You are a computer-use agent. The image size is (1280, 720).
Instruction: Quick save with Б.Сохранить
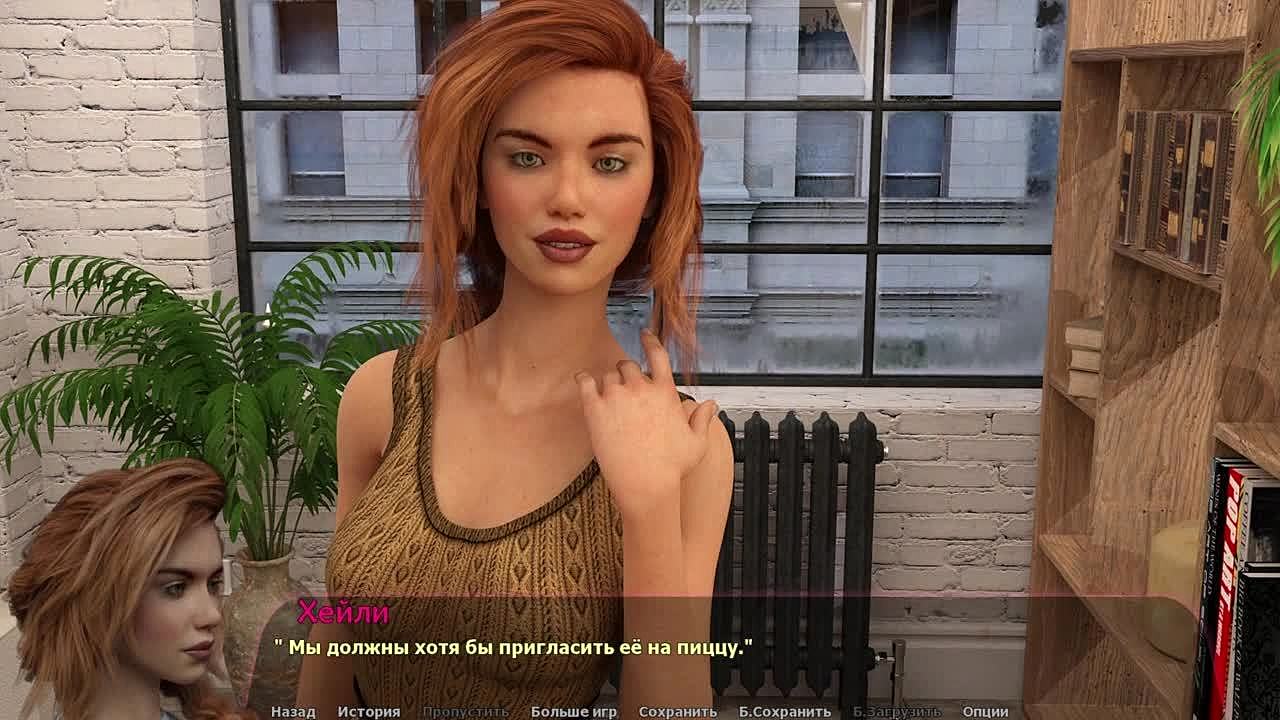[784, 711]
